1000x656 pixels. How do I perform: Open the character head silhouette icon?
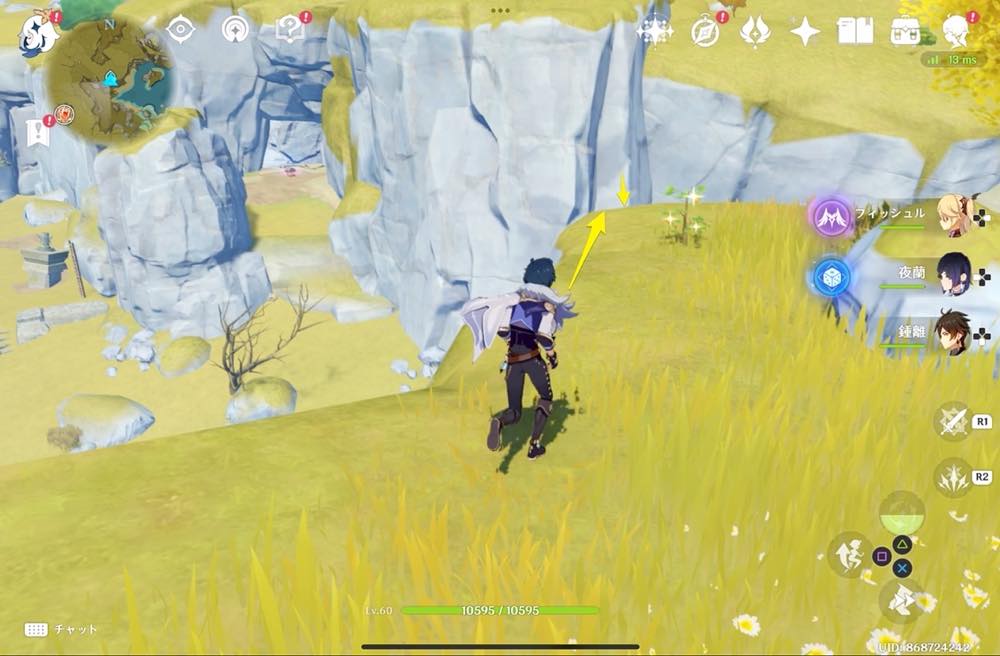[x=958, y=30]
